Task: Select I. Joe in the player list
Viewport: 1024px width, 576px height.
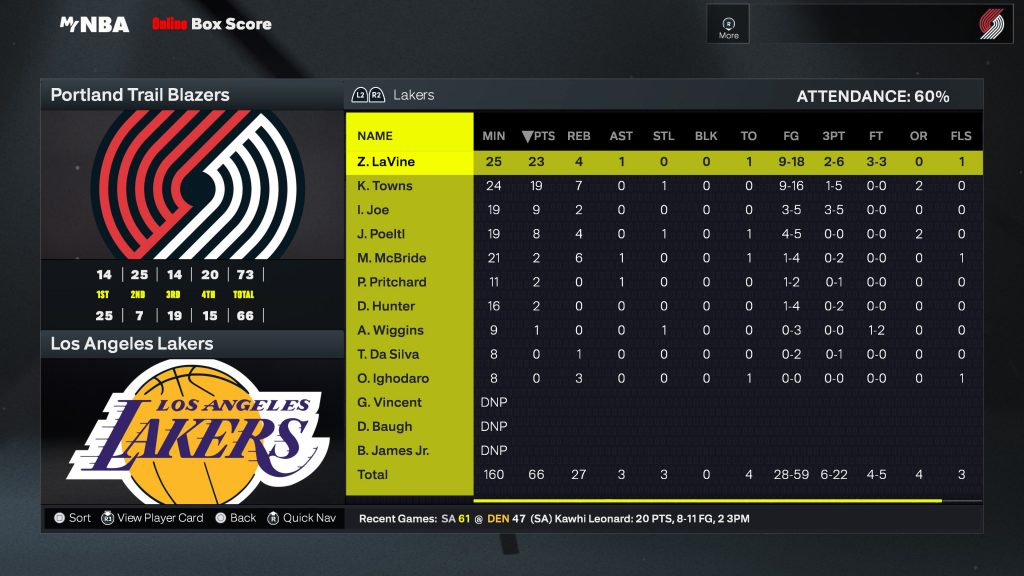Action: pos(373,210)
